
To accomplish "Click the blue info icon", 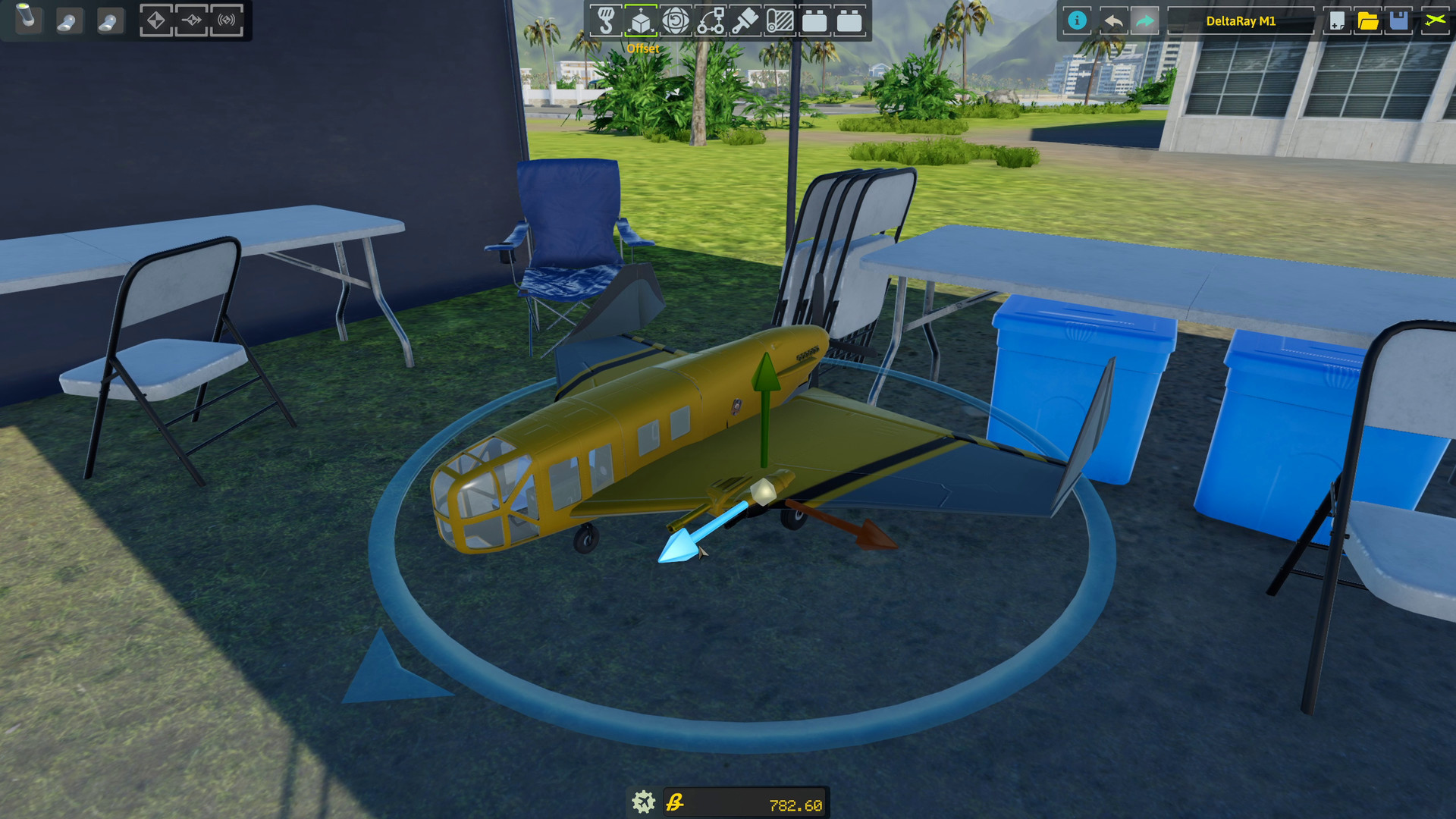I will (1077, 21).
